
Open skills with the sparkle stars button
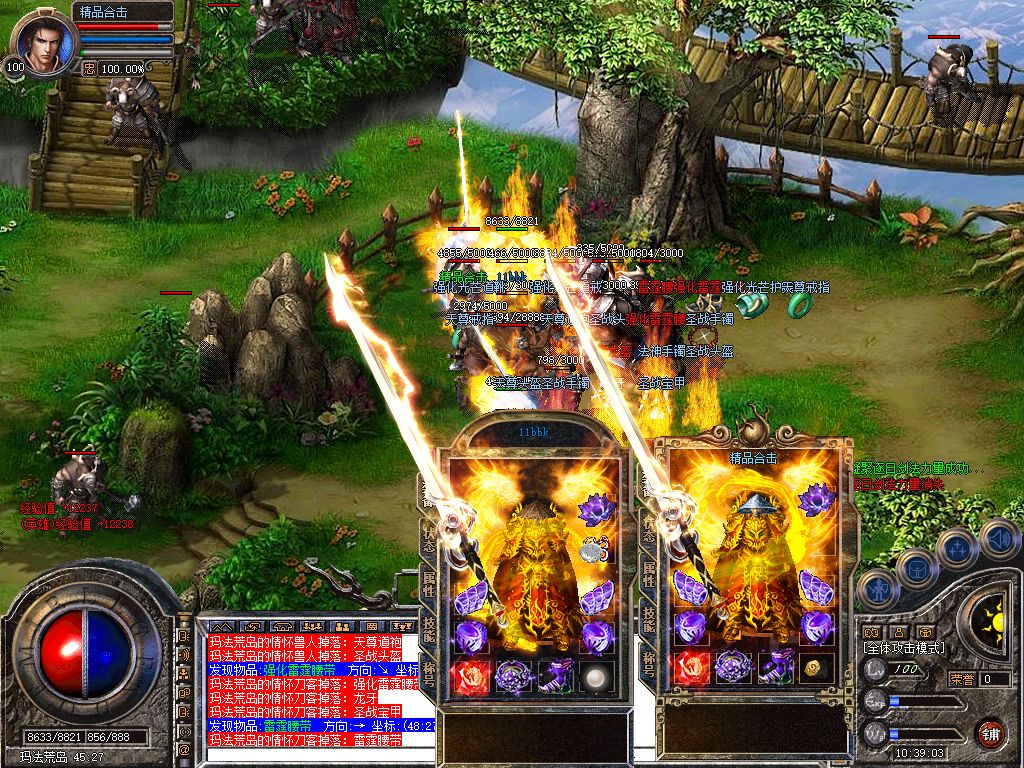957,548
